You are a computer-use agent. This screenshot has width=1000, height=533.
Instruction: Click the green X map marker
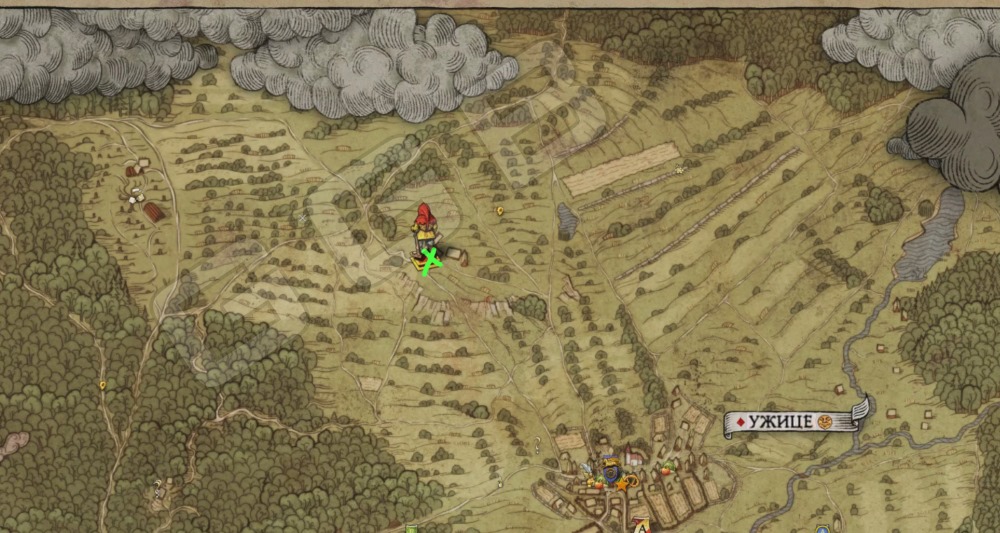[x=431, y=261]
